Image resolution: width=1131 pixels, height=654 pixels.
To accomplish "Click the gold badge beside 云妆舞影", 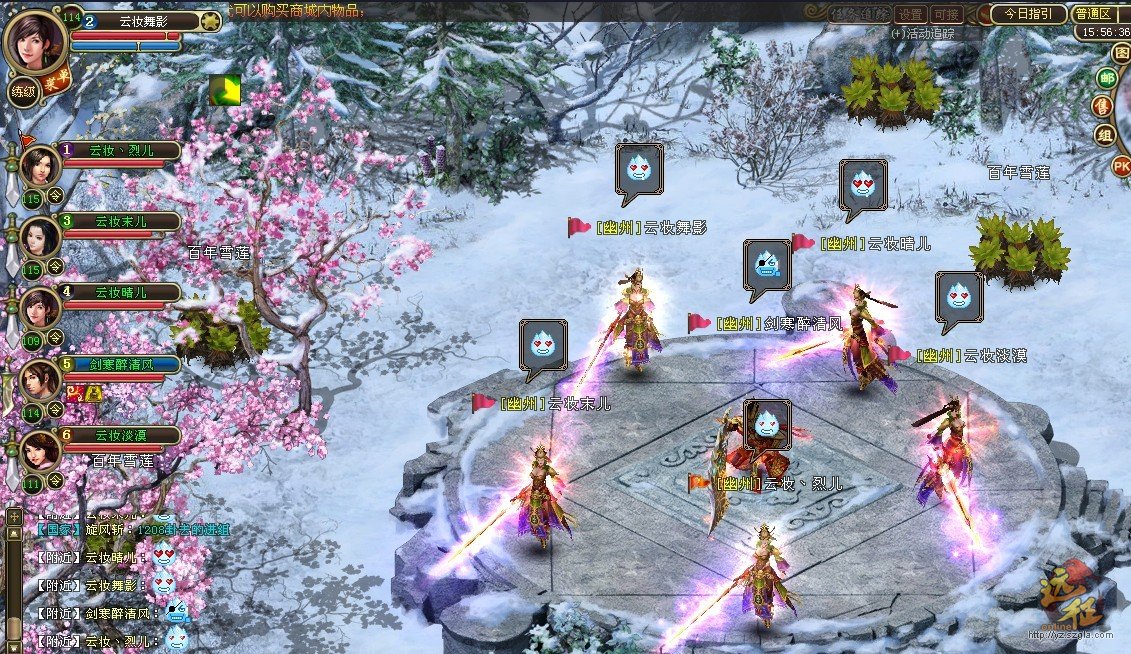I will [210, 21].
